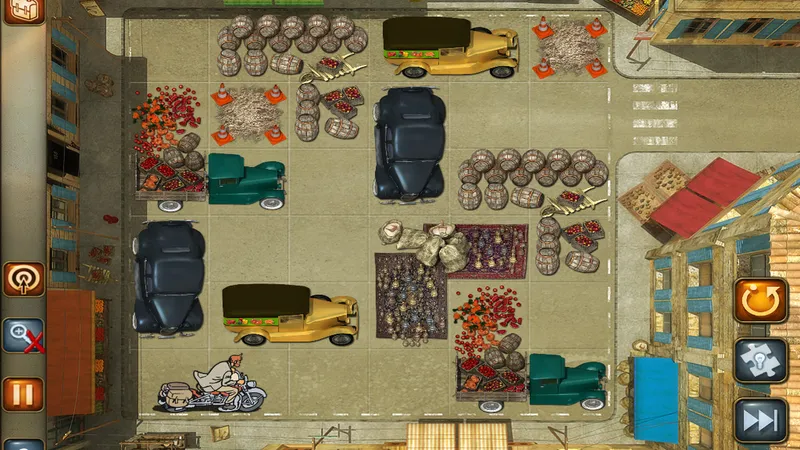This screenshot has height=450, width=800.
Task: Toggle the magnifier zoom button with red X
Action: coord(24,336)
